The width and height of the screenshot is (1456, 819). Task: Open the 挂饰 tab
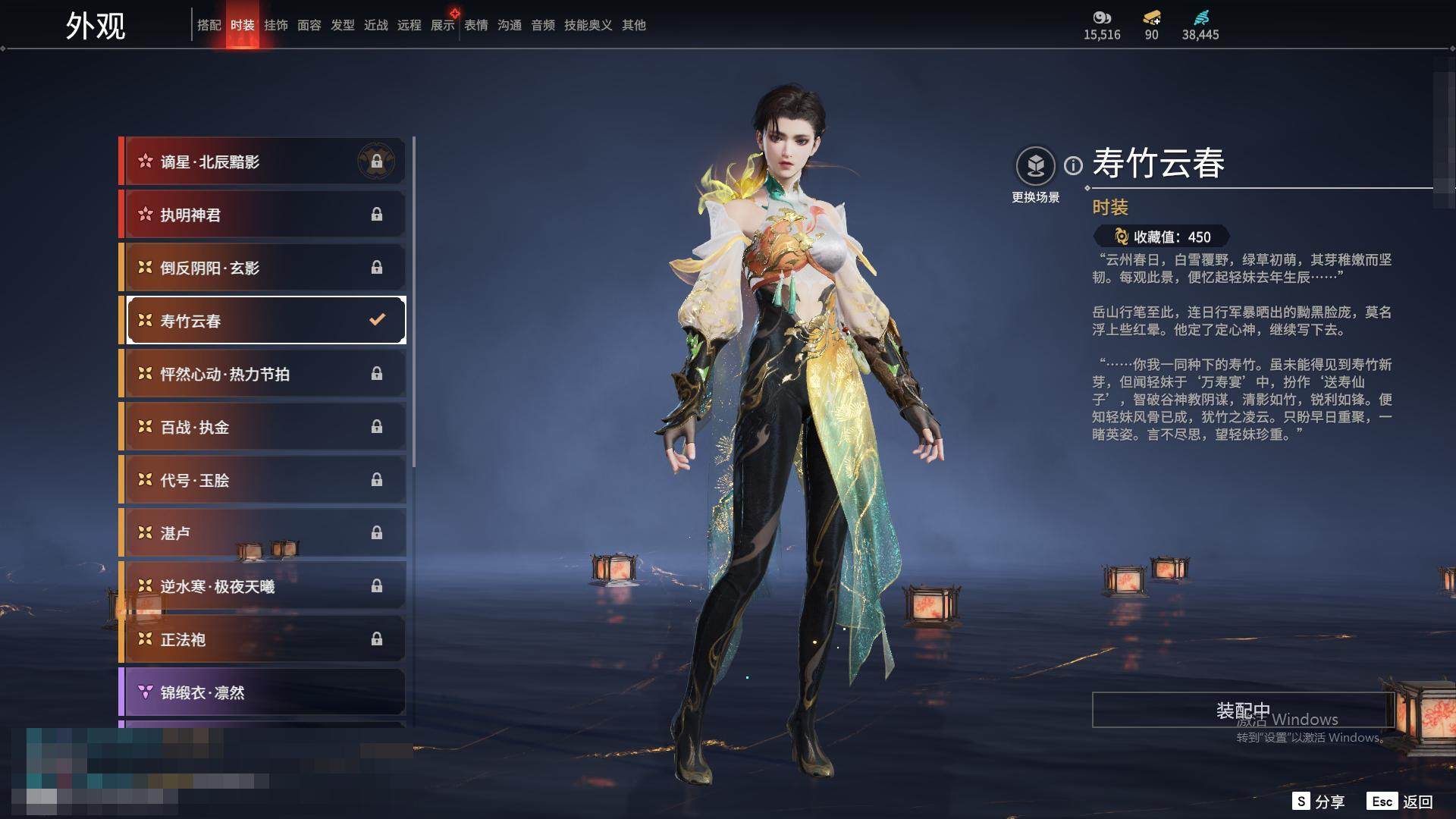click(275, 25)
